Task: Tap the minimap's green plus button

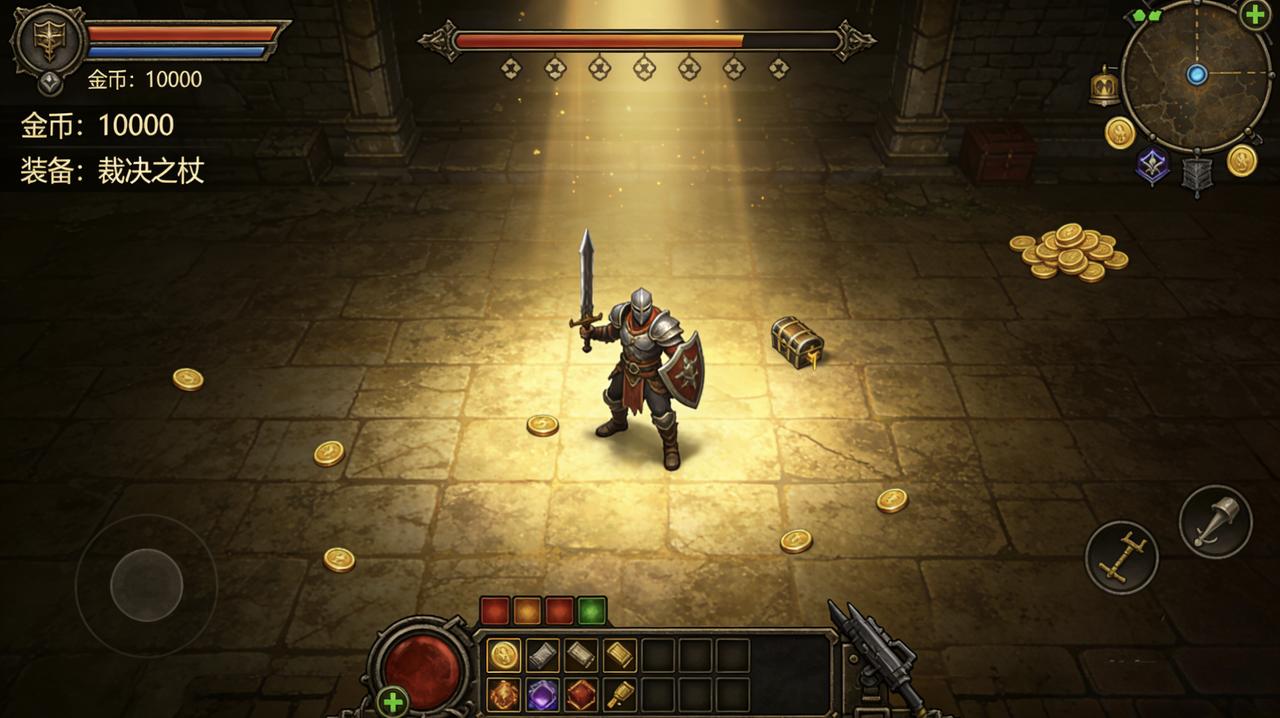Action: (x=1254, y=15)
